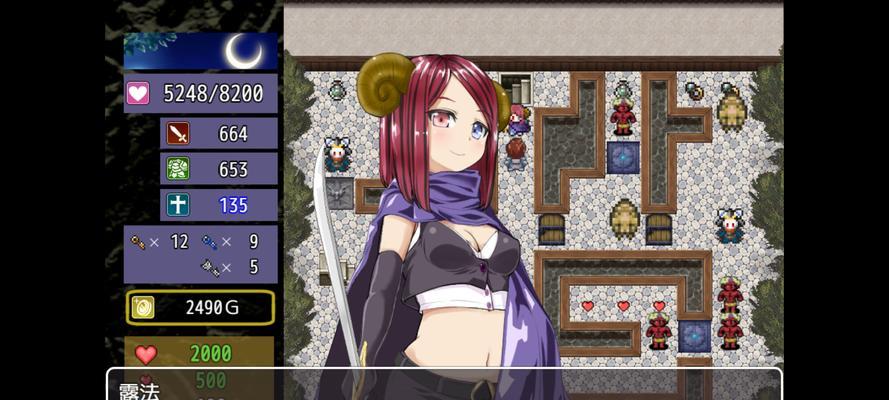Viewport: 889px width, 400px height.
Task: Advance the 露法 dialogue message box
Action: click(x=444, y=386)
